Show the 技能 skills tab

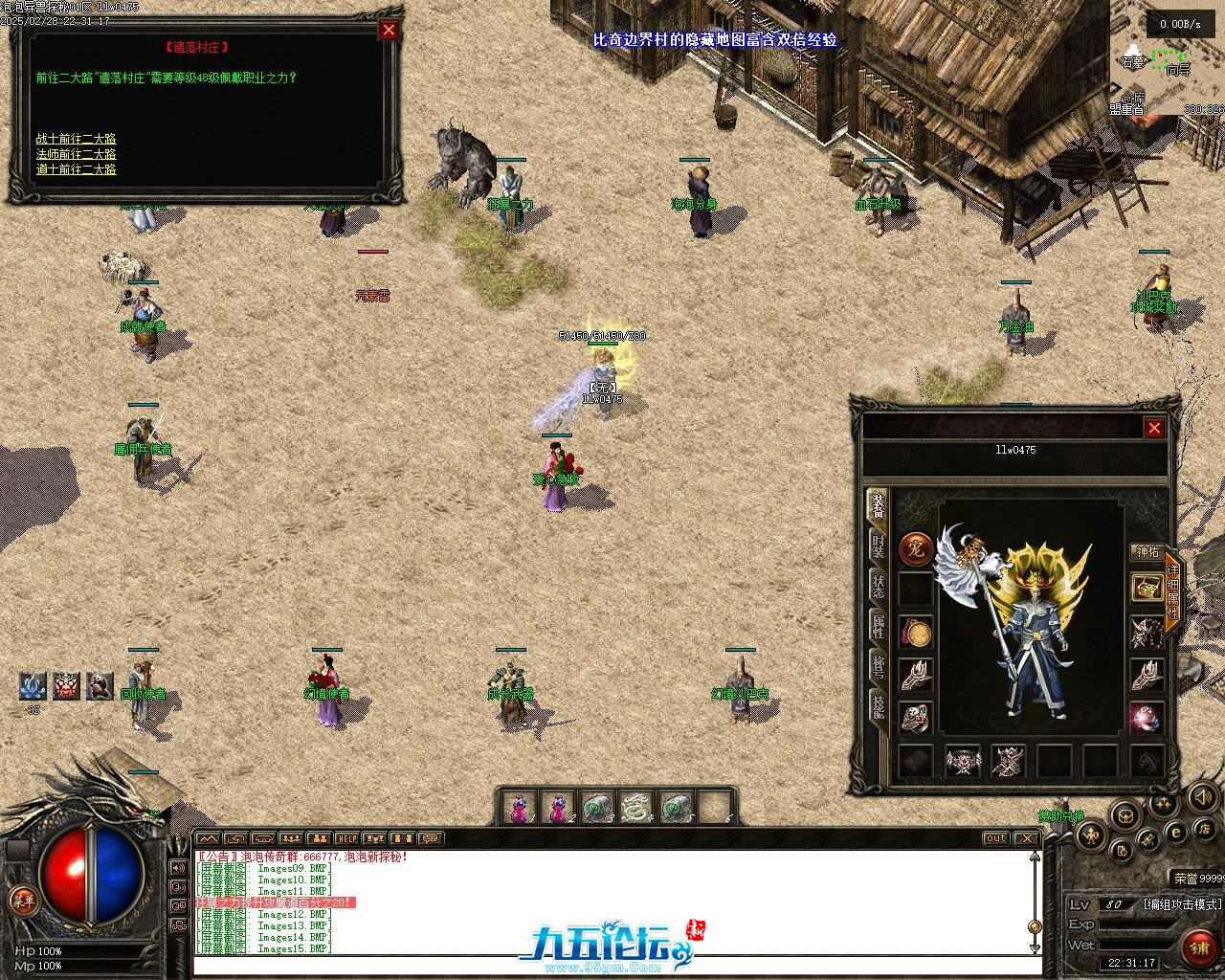pyautogui.click(x=877, y=706)
